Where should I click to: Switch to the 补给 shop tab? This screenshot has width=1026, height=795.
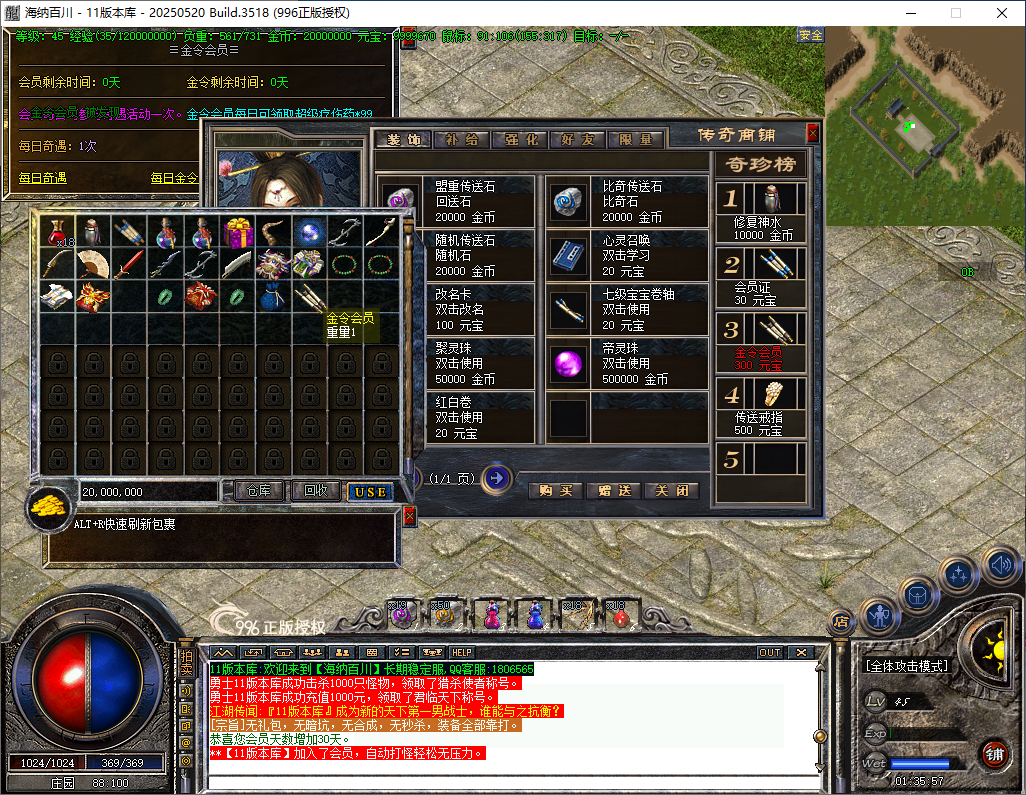(462, 140)
